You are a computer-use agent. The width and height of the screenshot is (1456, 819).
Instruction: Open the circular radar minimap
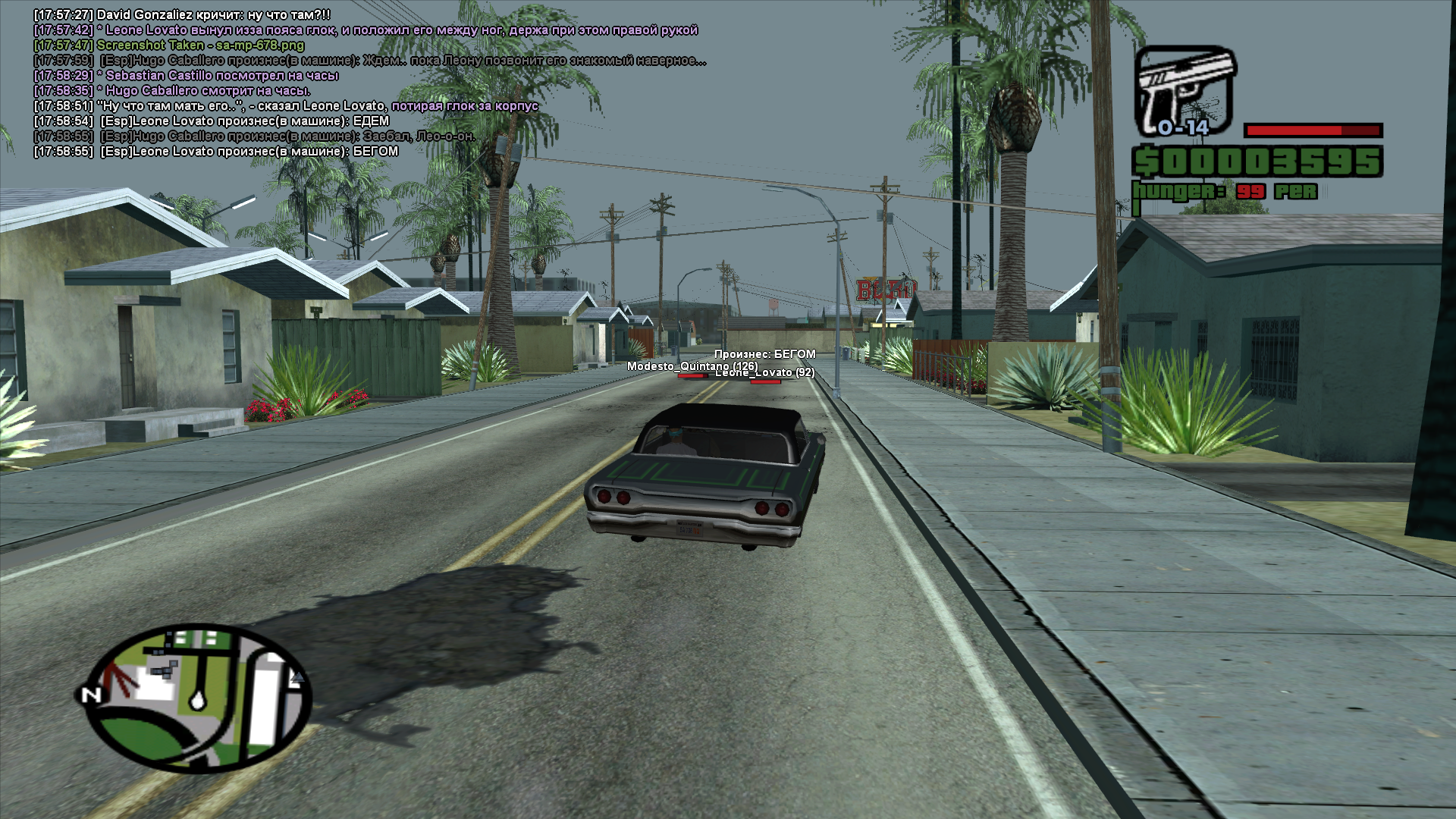point(199,698)
